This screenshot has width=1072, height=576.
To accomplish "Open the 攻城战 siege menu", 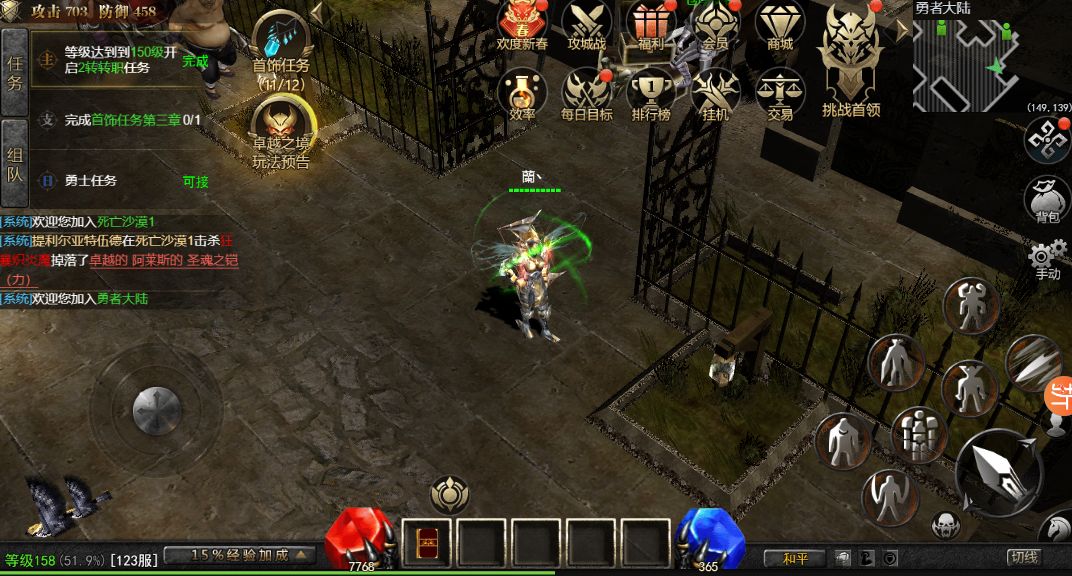I will pyautogui.click(x=586, y=23).
